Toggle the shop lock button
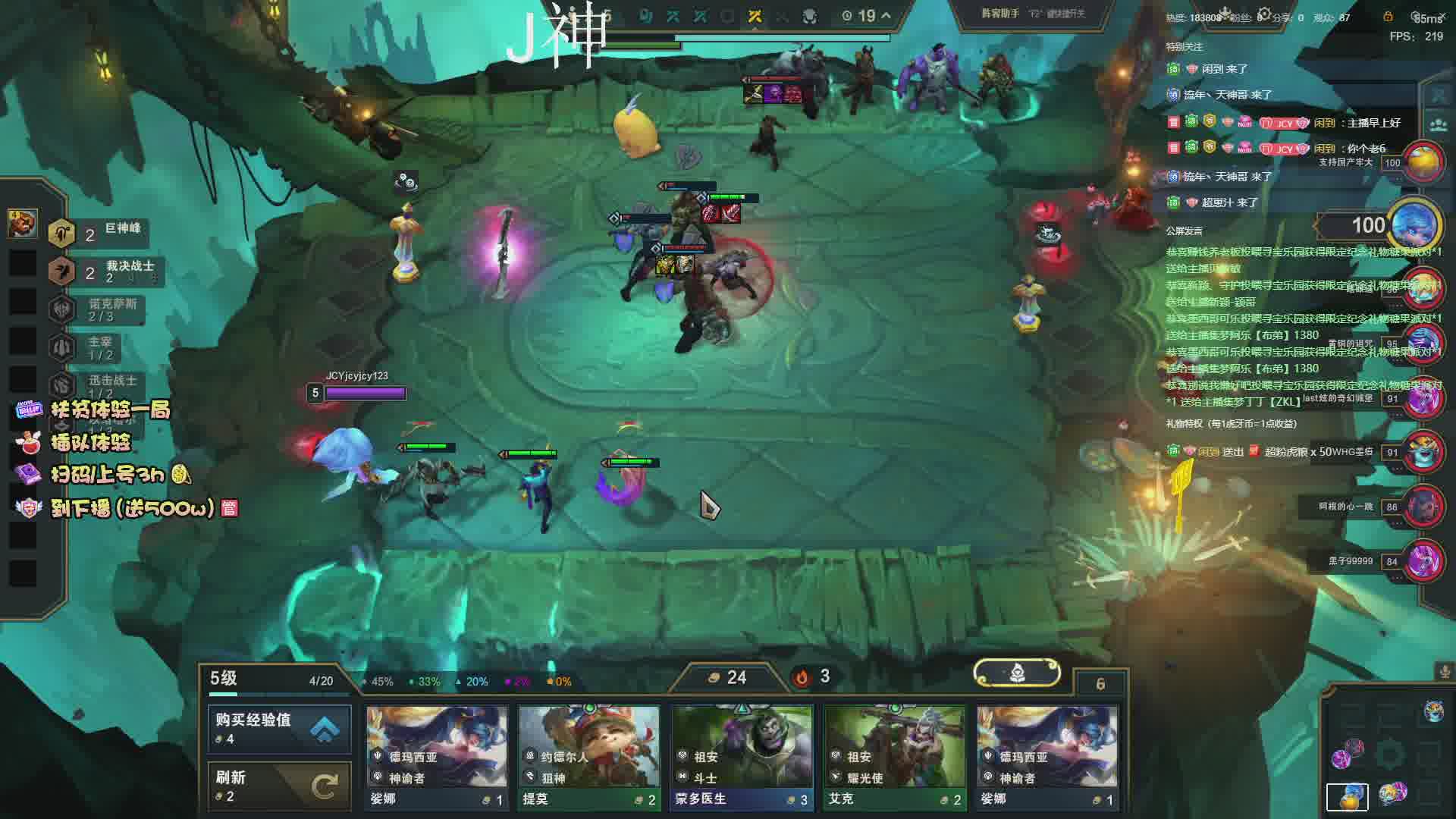This screenshot has width=1456, height=819. [1100, 684]
